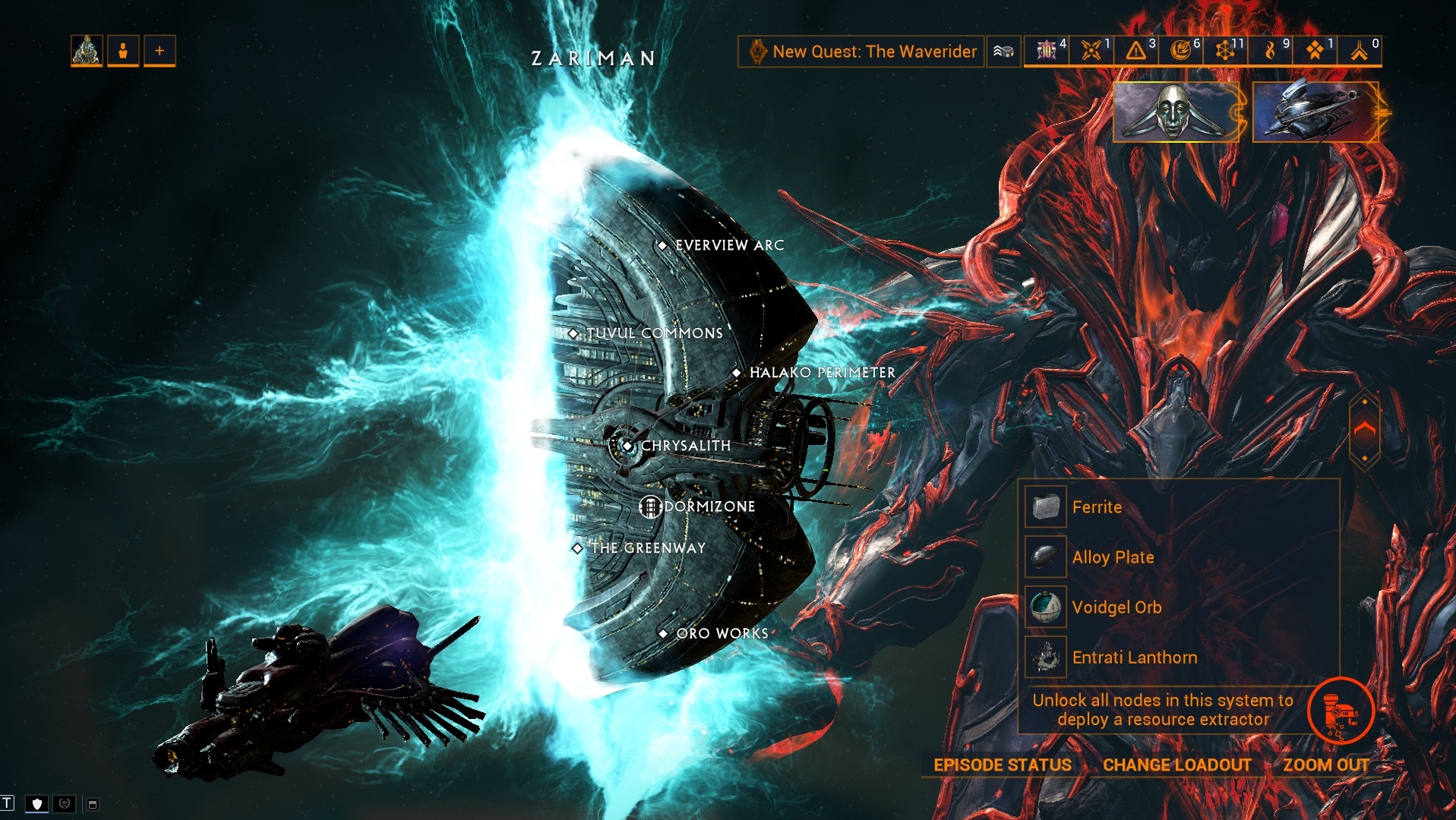This screenshot has height=820, width=1456.
Task: Expand the double-chevron cargo indicator near mission counters
Action: [1003, 52]
